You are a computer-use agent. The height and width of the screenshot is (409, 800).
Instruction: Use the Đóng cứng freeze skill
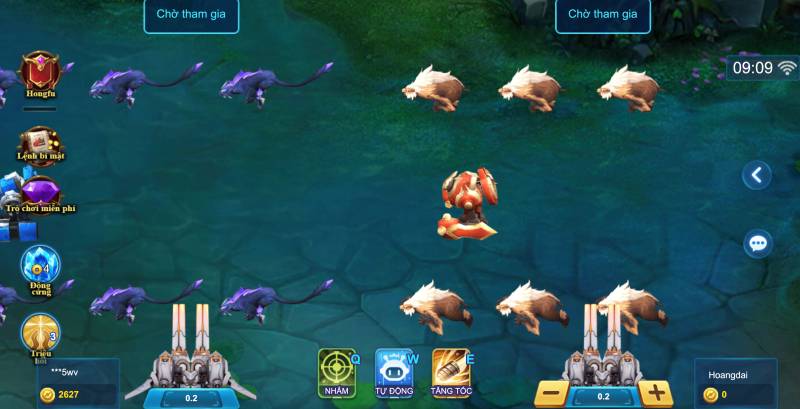[x=41, y=267]
